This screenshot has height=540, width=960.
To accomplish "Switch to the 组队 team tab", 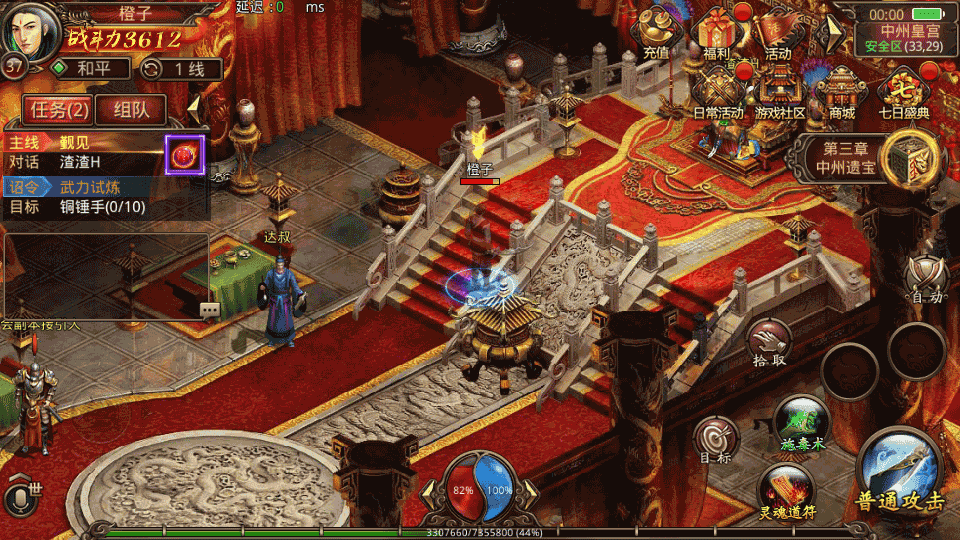I will pyautogui.click(x=132, y=109).
